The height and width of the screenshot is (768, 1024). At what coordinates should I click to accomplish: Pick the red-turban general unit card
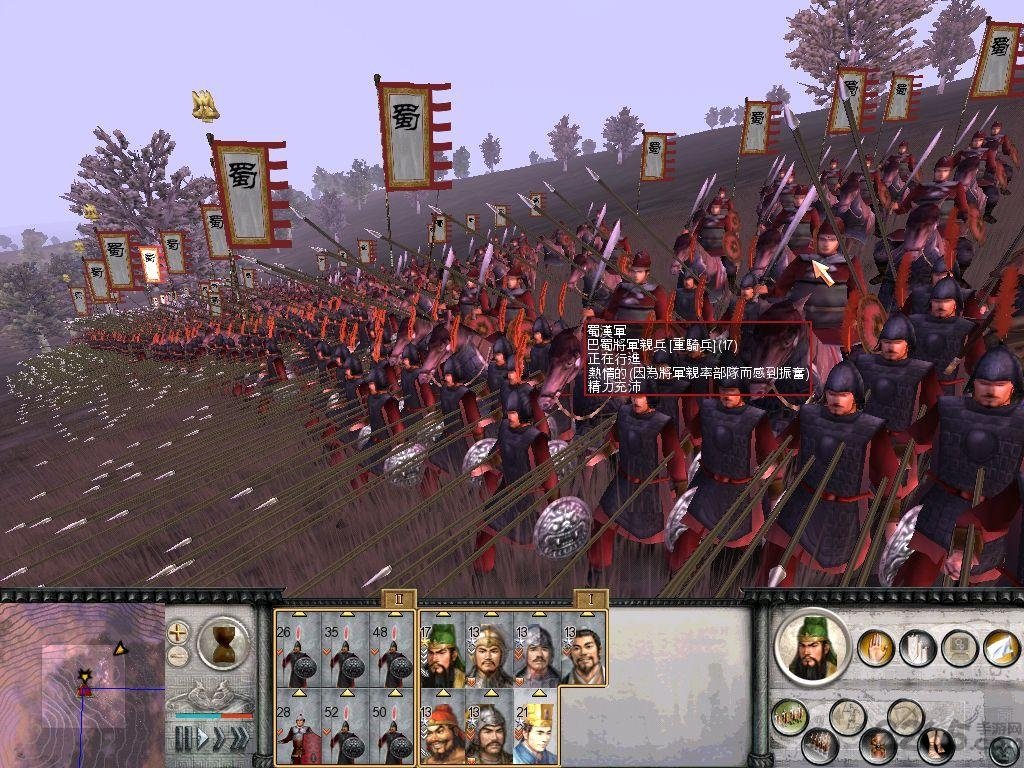[442, 731]
